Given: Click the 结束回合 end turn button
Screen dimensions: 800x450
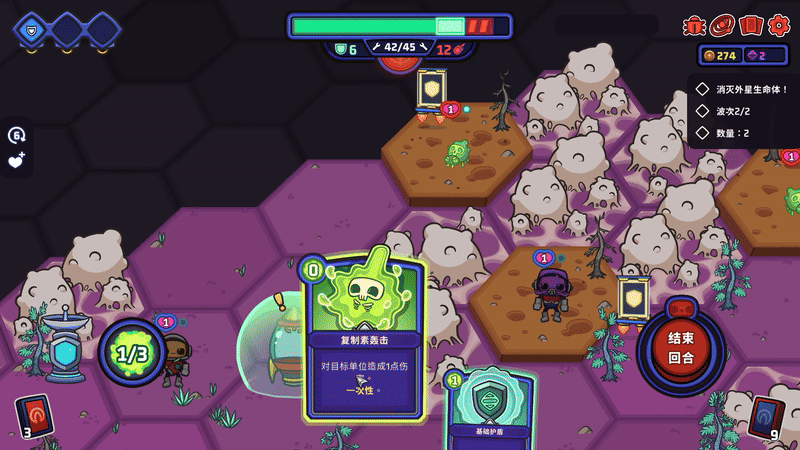Looking at the screenshot, I should click(681, 346).
